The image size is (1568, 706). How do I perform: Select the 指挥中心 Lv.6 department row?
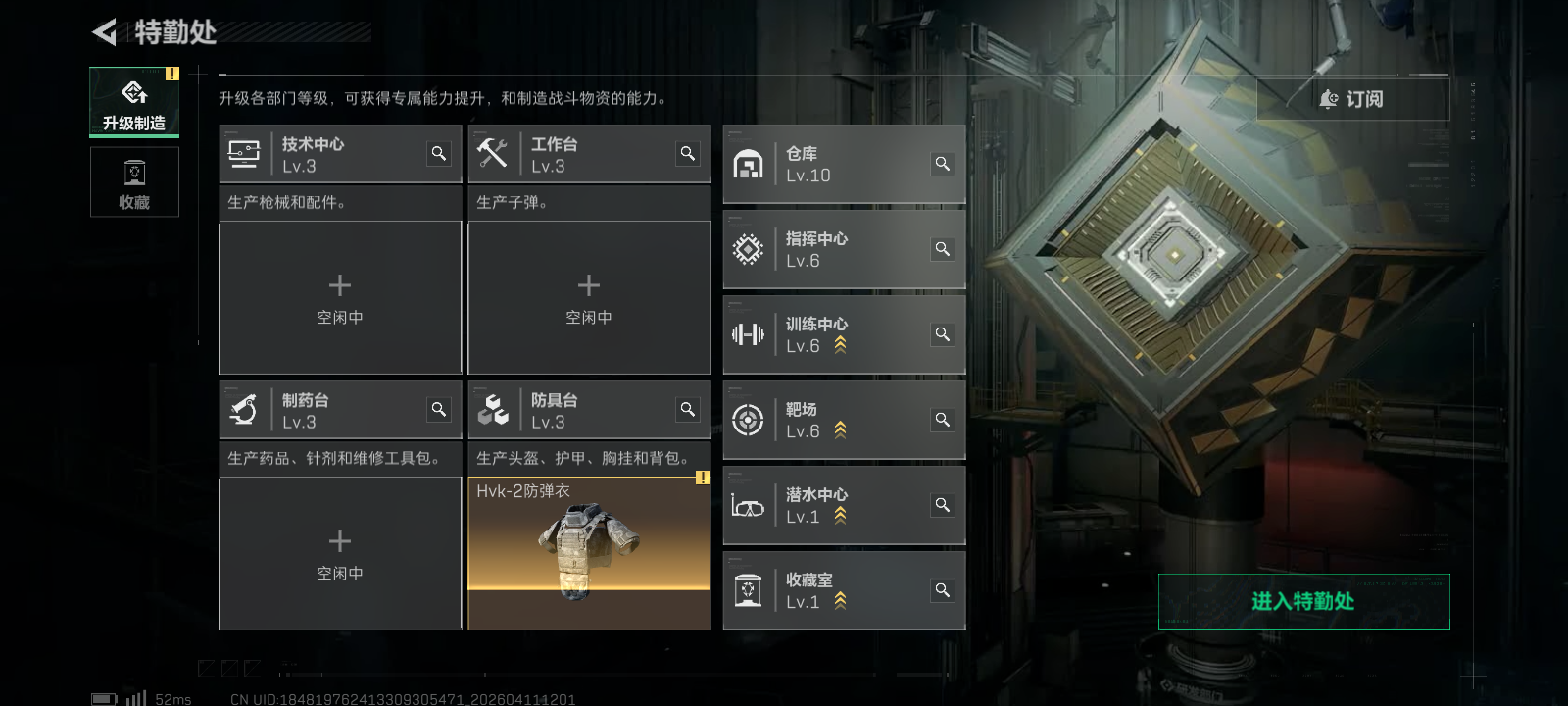point(833,250)
